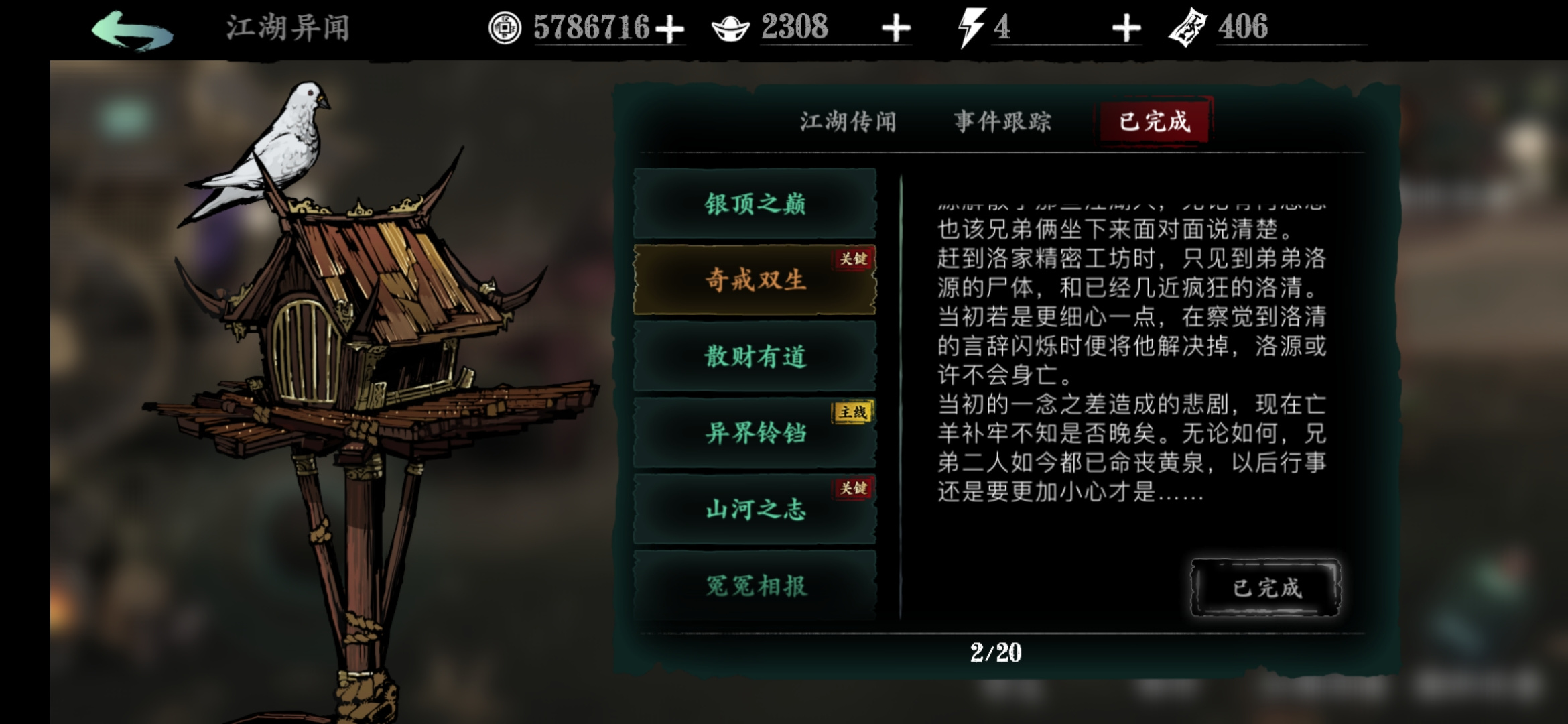The width and height of the screenshot is (1568, 724).
Task: Select the 山河之志 entry
Action: [756, 510]
